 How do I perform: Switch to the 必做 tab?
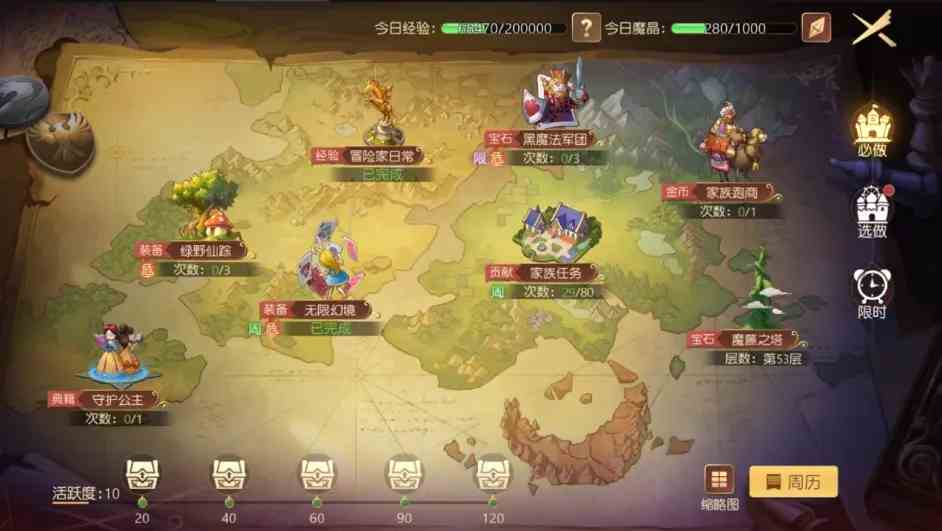(x=871, y=131)
